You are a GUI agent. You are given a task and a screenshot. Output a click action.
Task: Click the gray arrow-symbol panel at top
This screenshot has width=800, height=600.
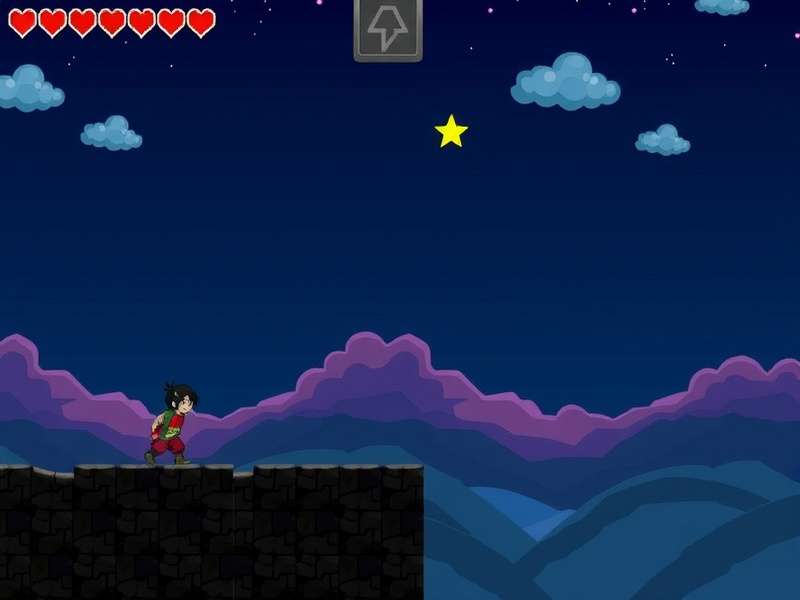coord(388,29)
